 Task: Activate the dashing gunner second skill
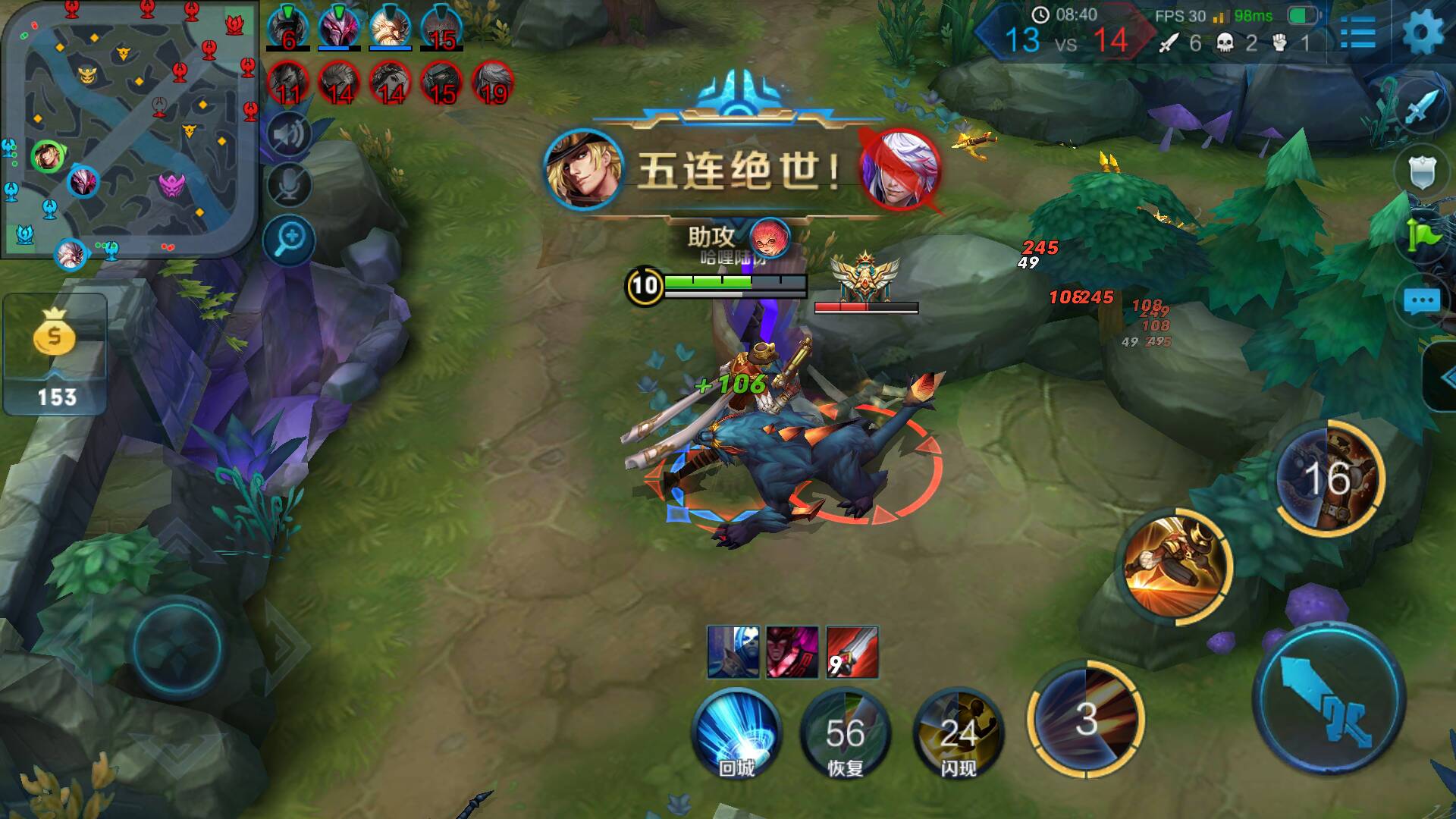point(1176,566)
